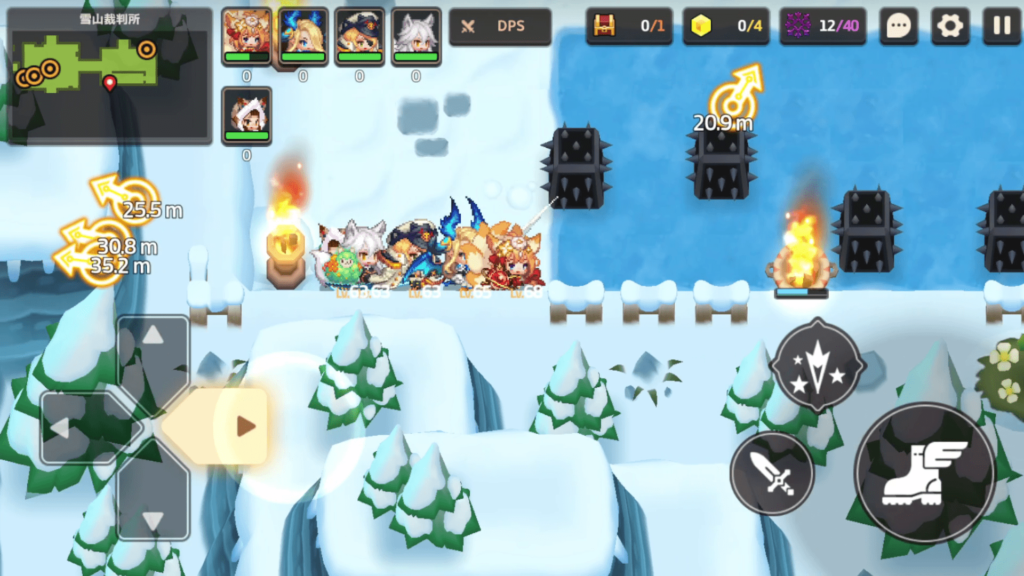Pause the game
This screenshot has height=576, width=1024.
(x=1000, y=27)
